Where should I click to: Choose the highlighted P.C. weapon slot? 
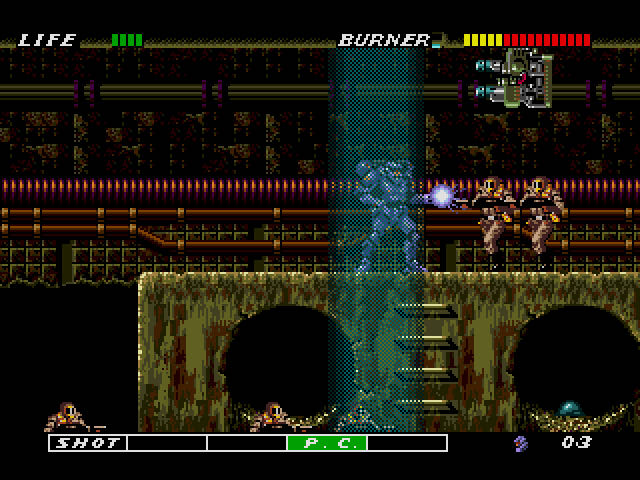pyautogui.click(x=327, y=443)
